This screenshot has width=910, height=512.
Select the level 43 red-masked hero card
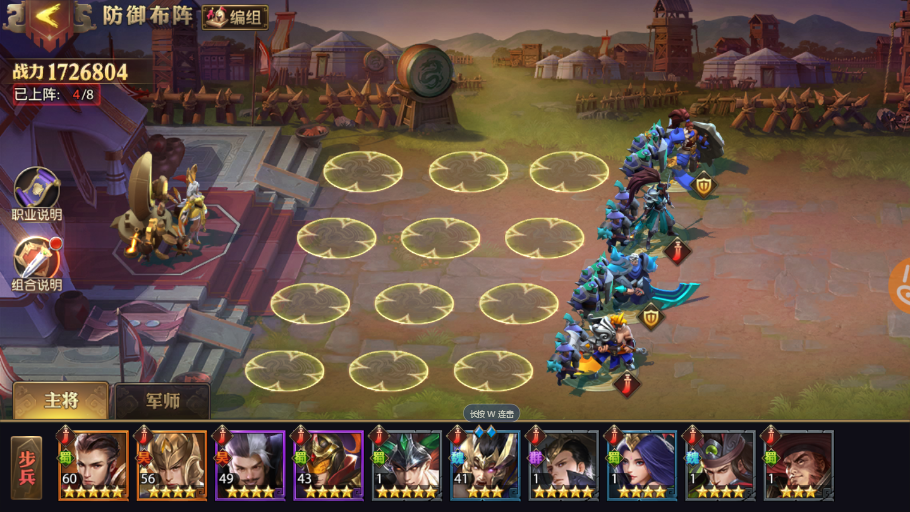click(328, 465)
